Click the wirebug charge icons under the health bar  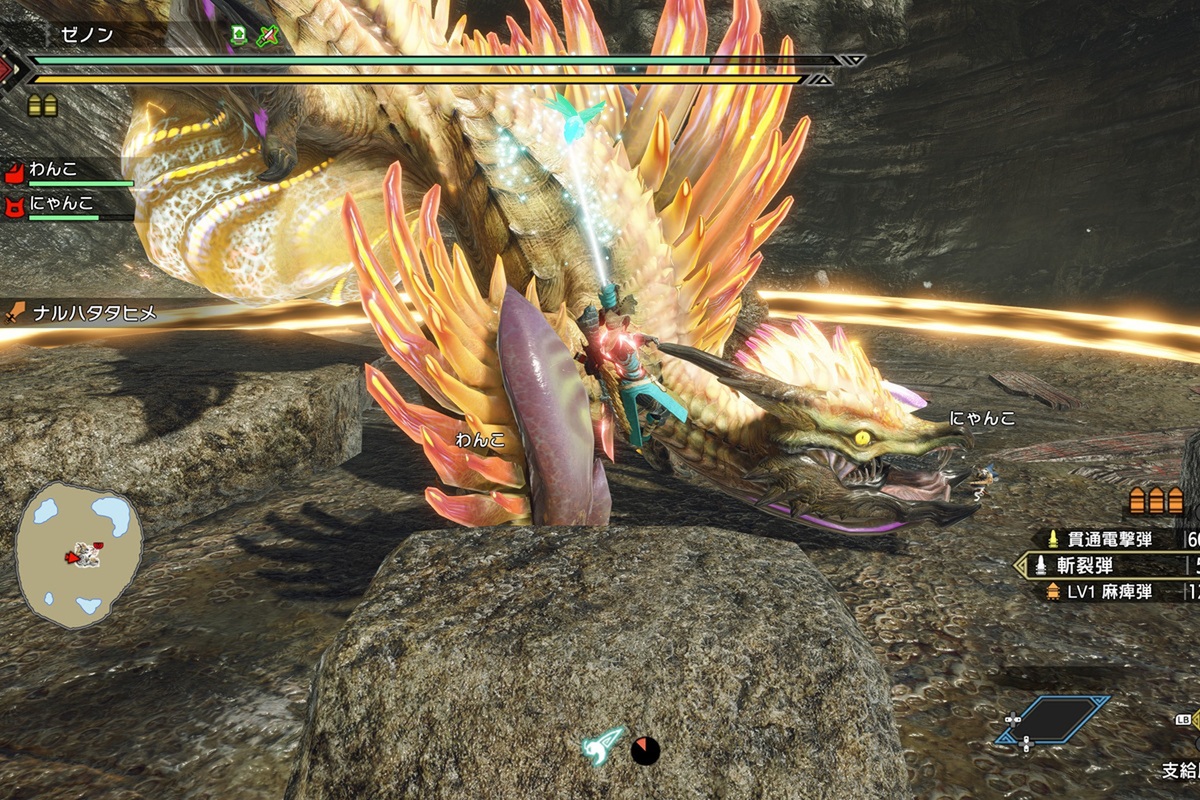tap(42, 104)
